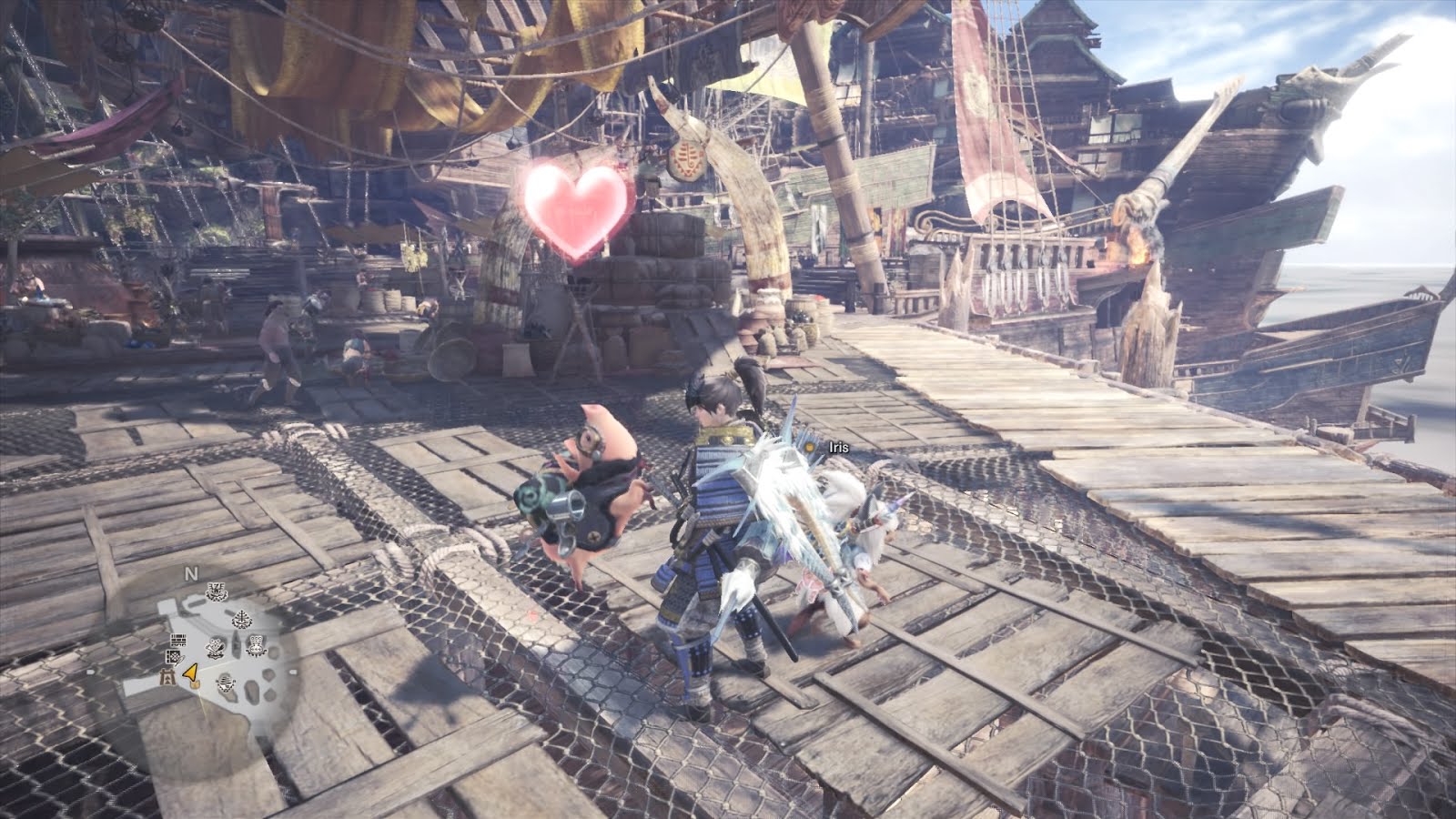
Task: Click the southern facility icon on the minimap
Action: [x=225, y=684]
